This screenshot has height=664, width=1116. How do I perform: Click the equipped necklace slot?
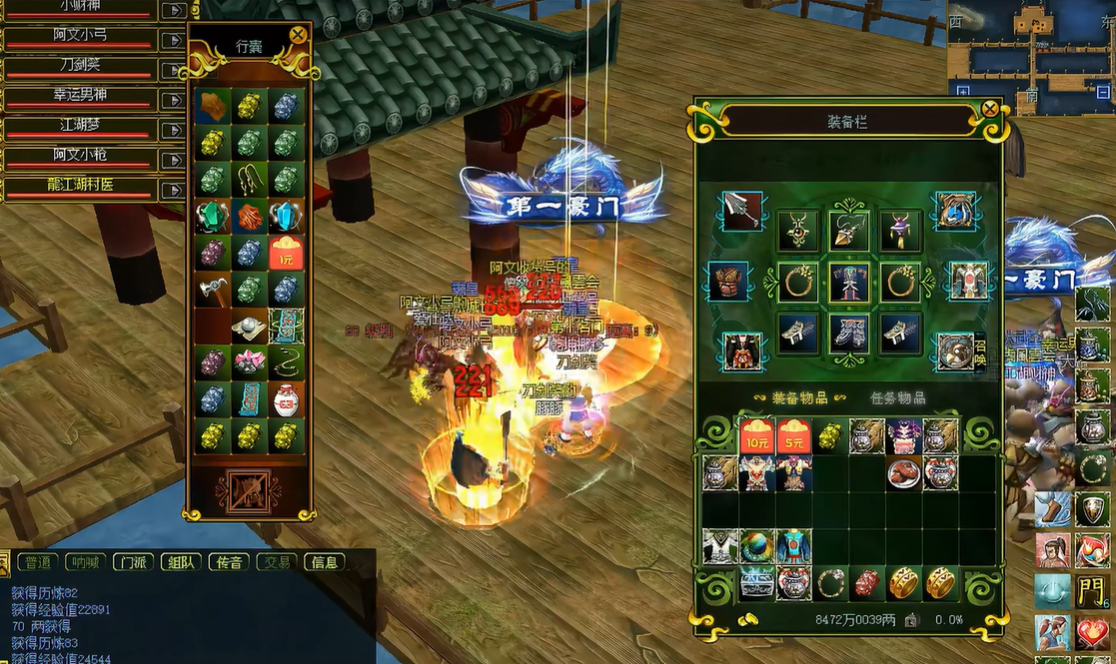[x=798, y=231]
